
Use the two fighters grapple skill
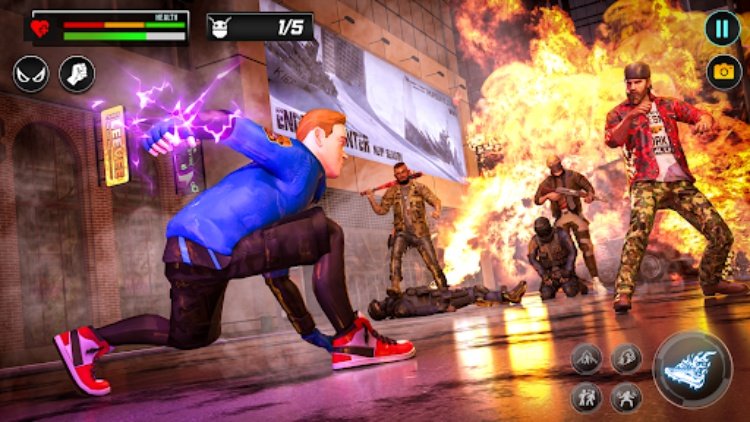[587, 397]
